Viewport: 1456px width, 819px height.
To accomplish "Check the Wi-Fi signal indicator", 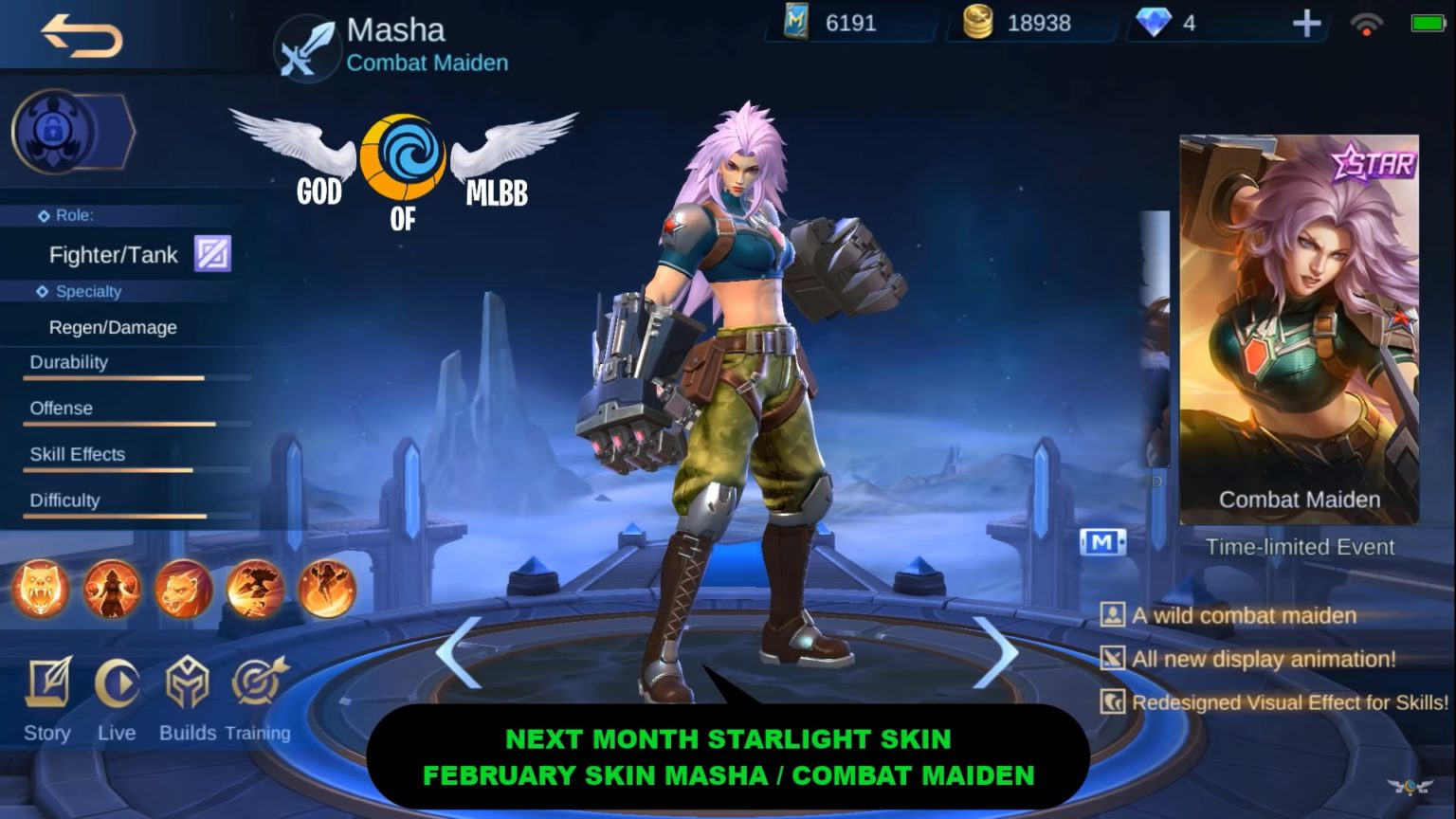I will 1365,27.
